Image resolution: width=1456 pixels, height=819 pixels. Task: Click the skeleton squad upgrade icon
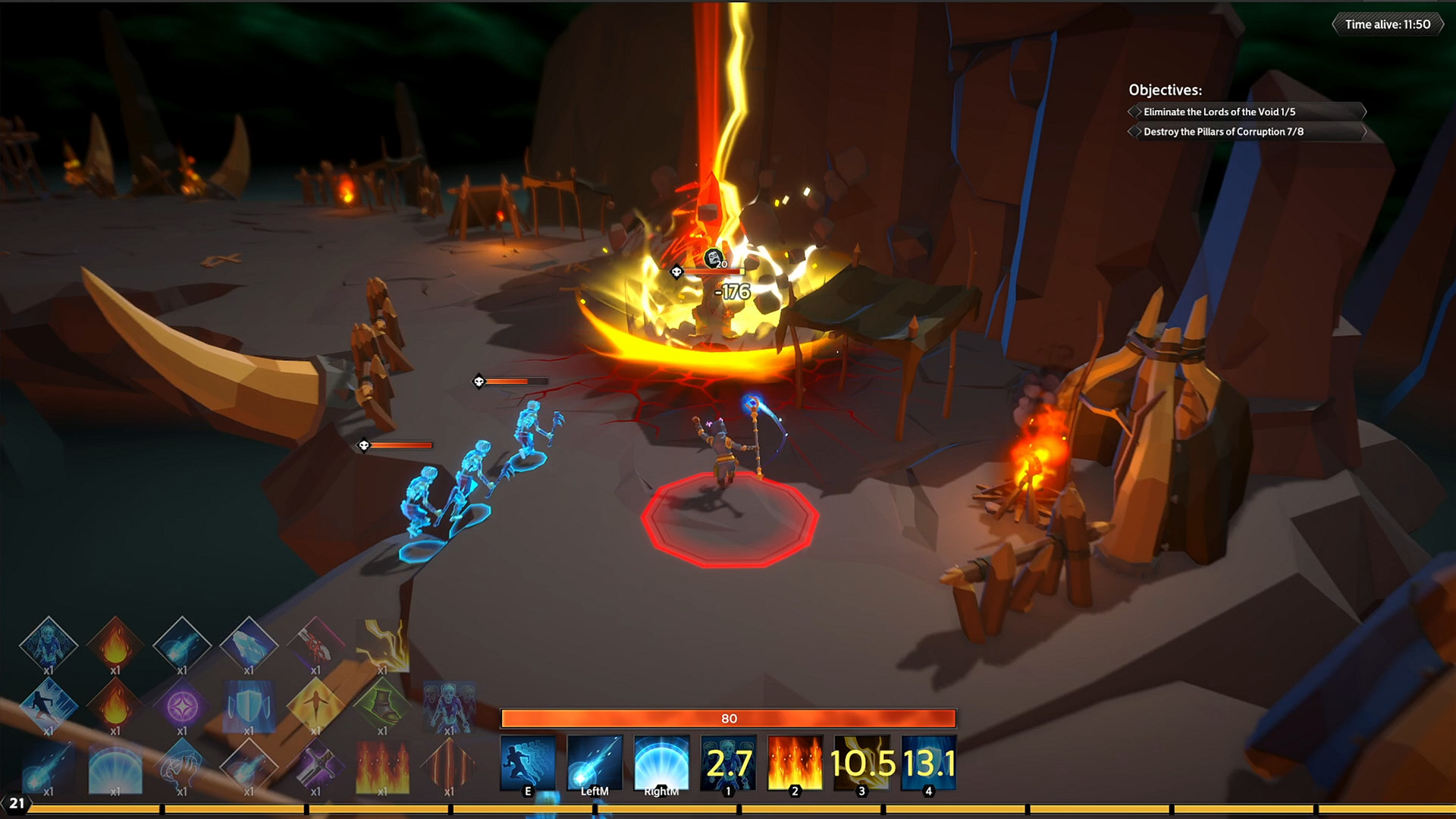(449, 705)
